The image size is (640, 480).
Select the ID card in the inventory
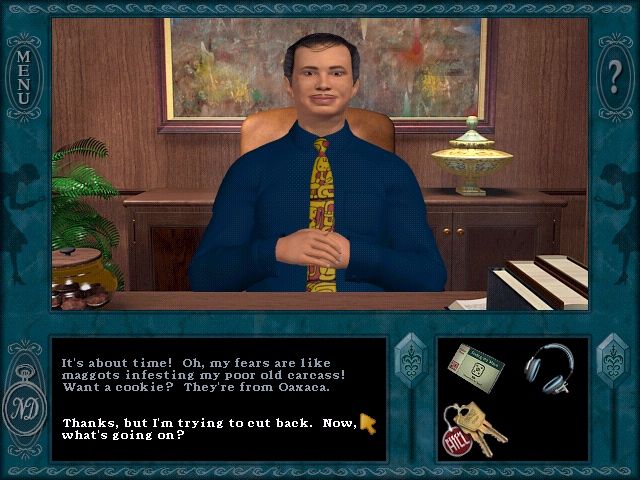coord(476,367)
